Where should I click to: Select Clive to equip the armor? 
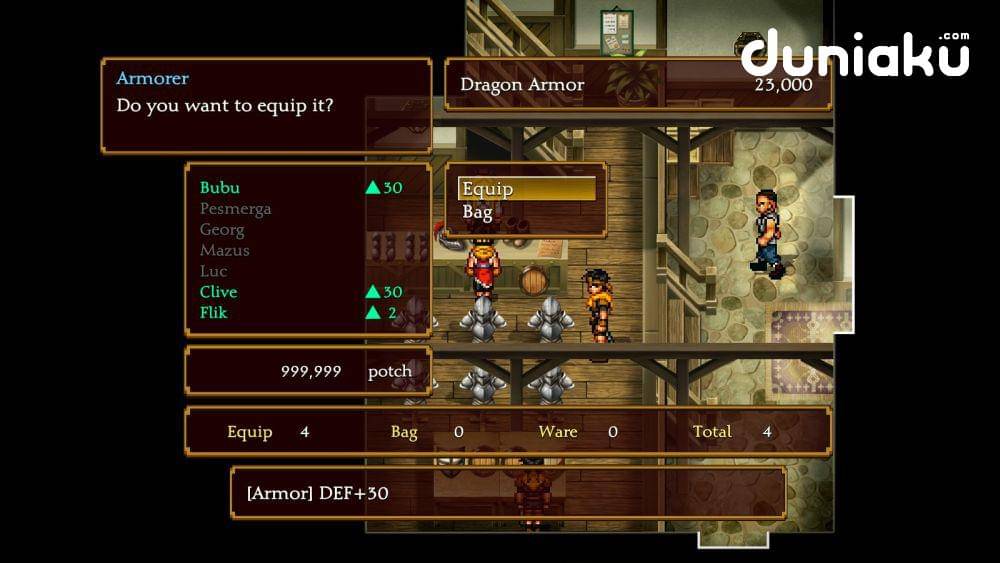218,292
